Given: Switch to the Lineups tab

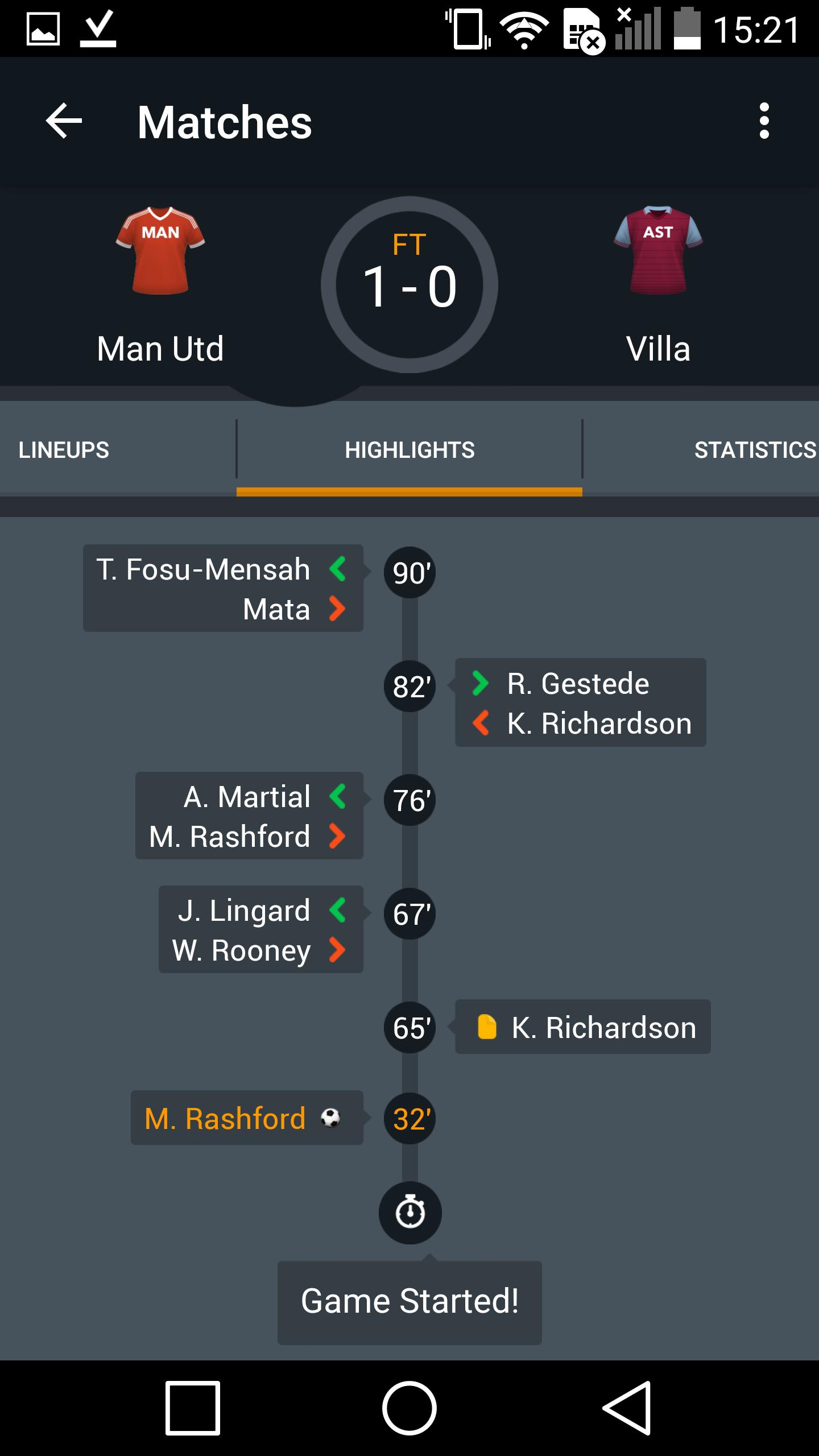Looking at the screenshot, I should click(64, 450).
